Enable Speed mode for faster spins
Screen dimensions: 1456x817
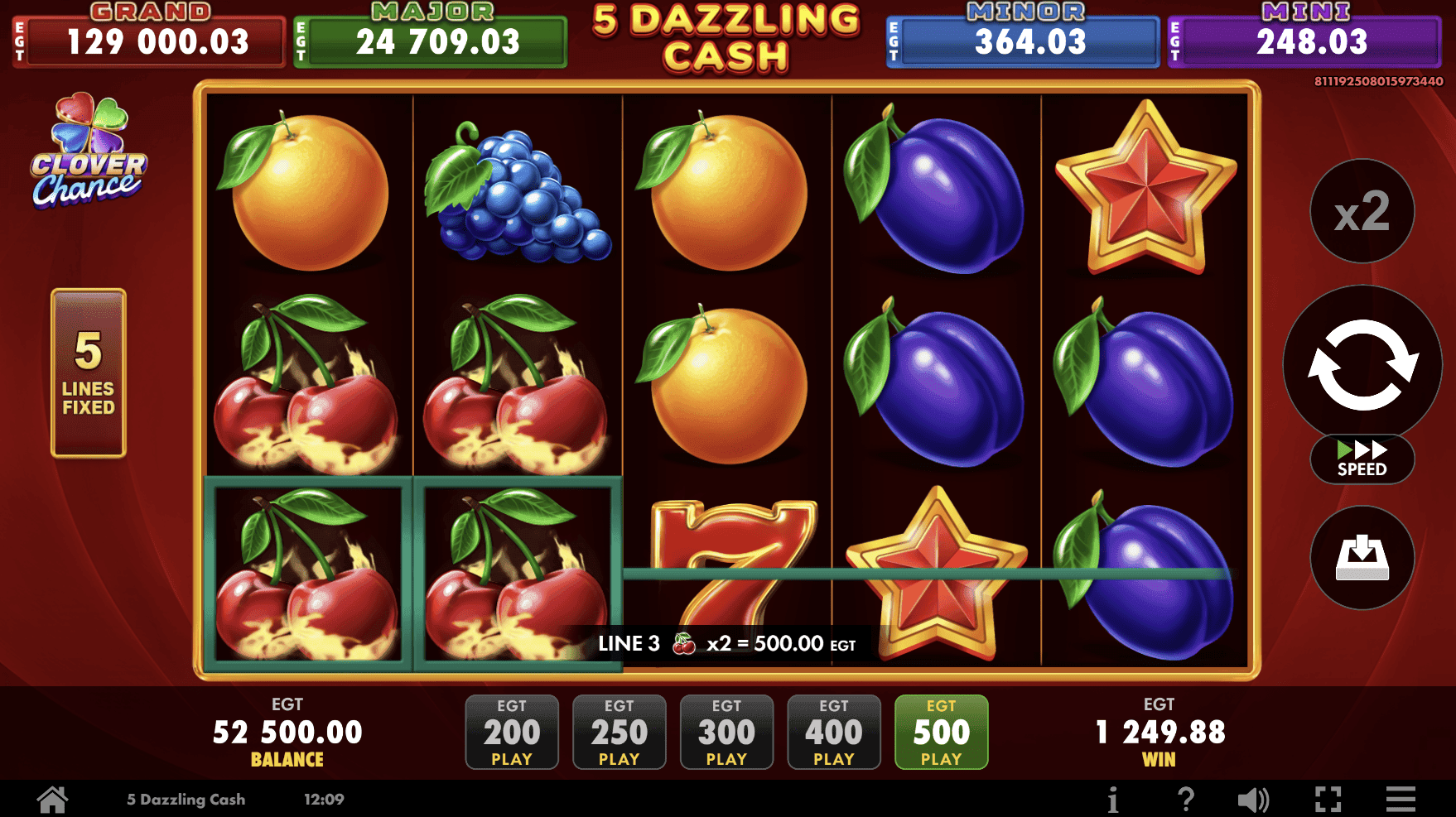coord(1362,460)
